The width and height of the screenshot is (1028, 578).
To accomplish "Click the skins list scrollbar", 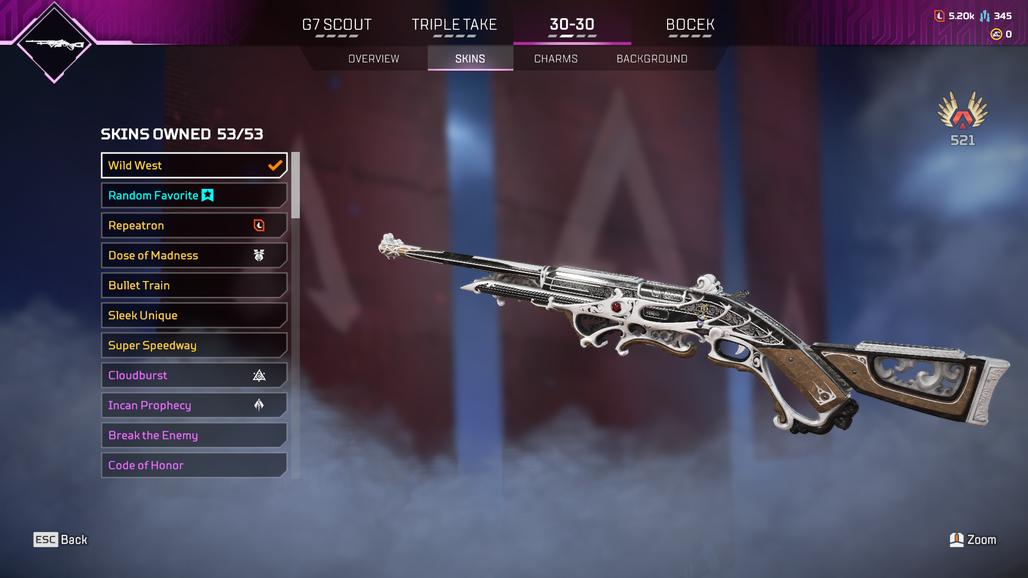I will point(295,186).
